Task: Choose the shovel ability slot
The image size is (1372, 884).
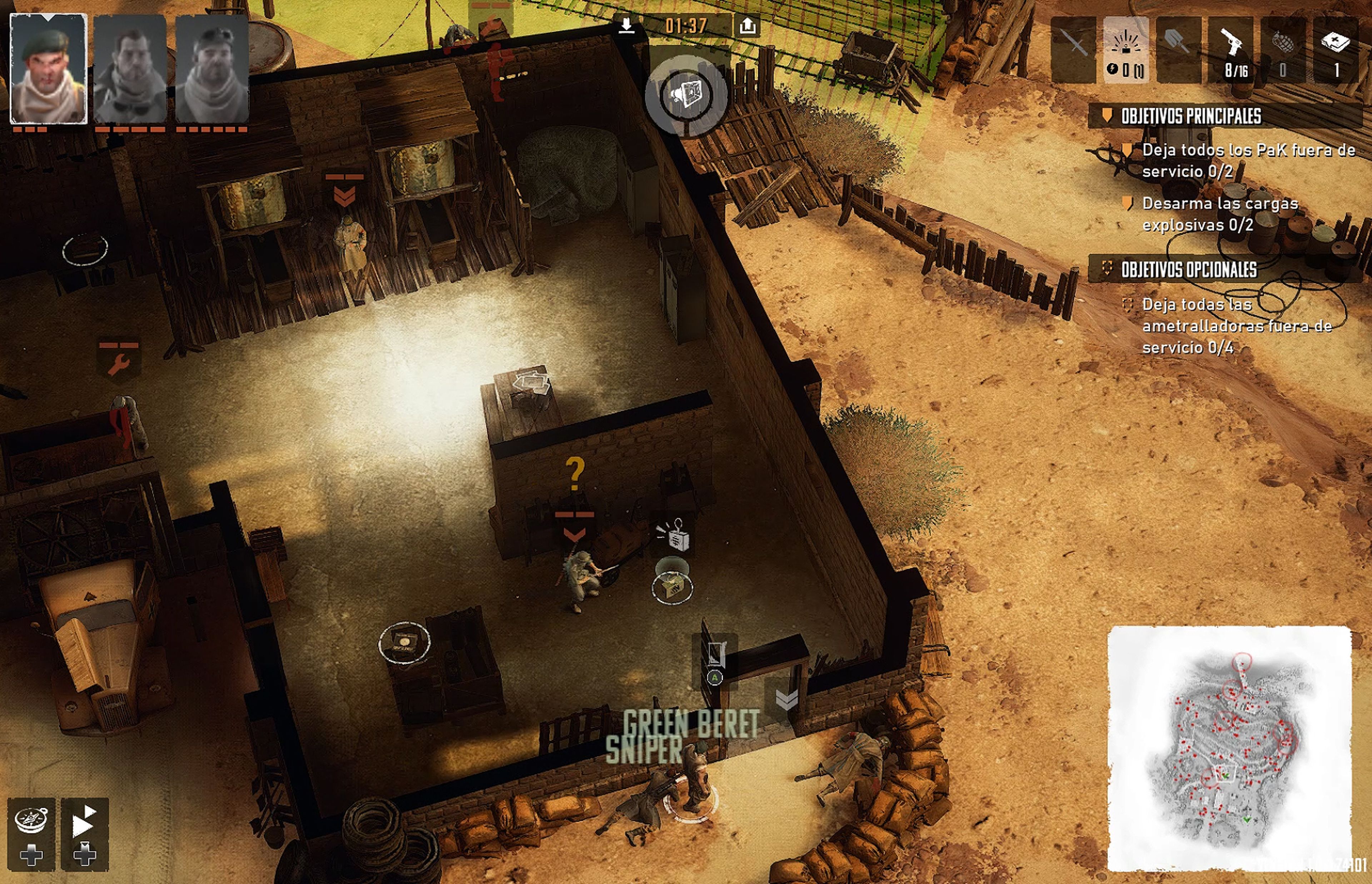Action: tap(1178, 49)
